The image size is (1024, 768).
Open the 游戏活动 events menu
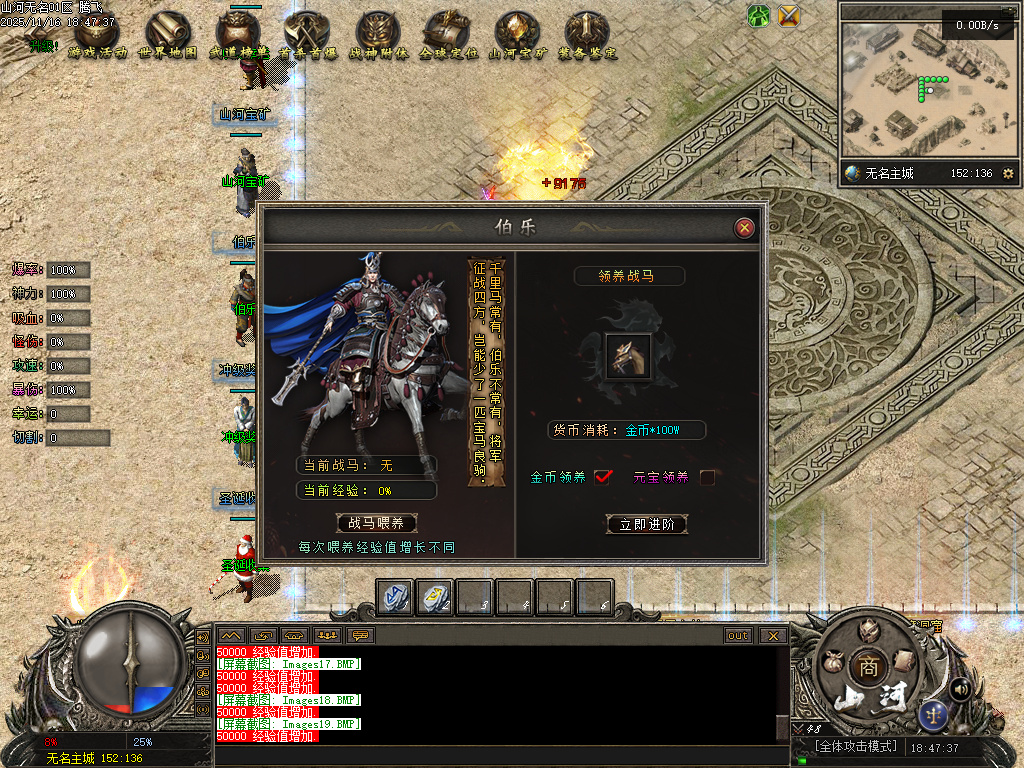pyautogui.click(x=97, y=33)
